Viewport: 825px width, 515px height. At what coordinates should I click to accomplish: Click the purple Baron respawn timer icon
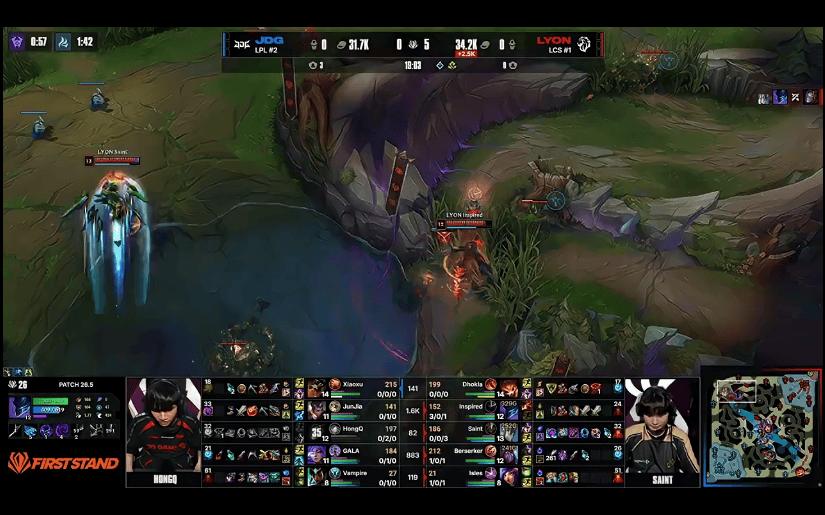click(17, 42)
